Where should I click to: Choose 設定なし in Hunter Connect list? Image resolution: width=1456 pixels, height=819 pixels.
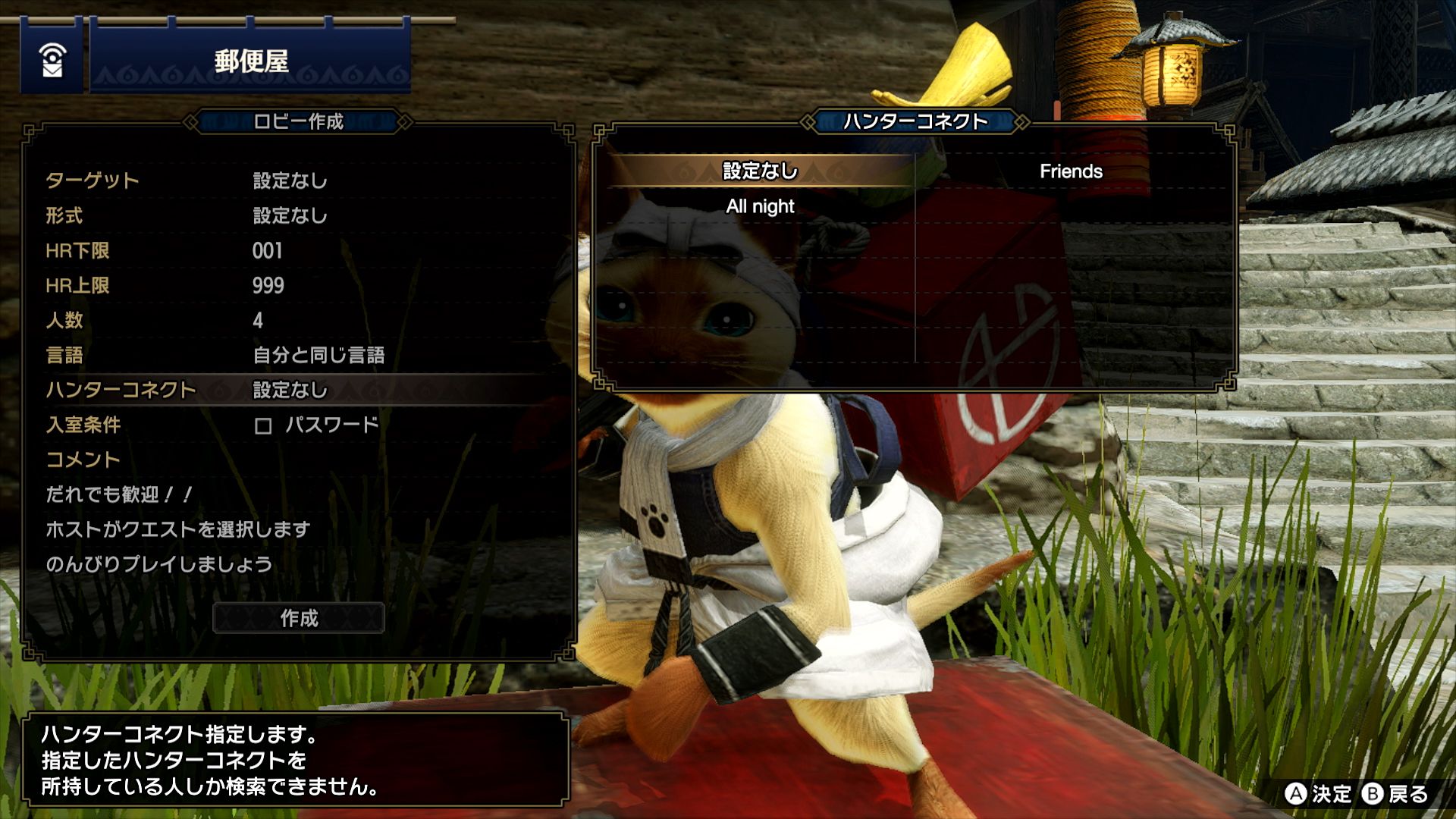pyautogui.click(x=760, y=171)
